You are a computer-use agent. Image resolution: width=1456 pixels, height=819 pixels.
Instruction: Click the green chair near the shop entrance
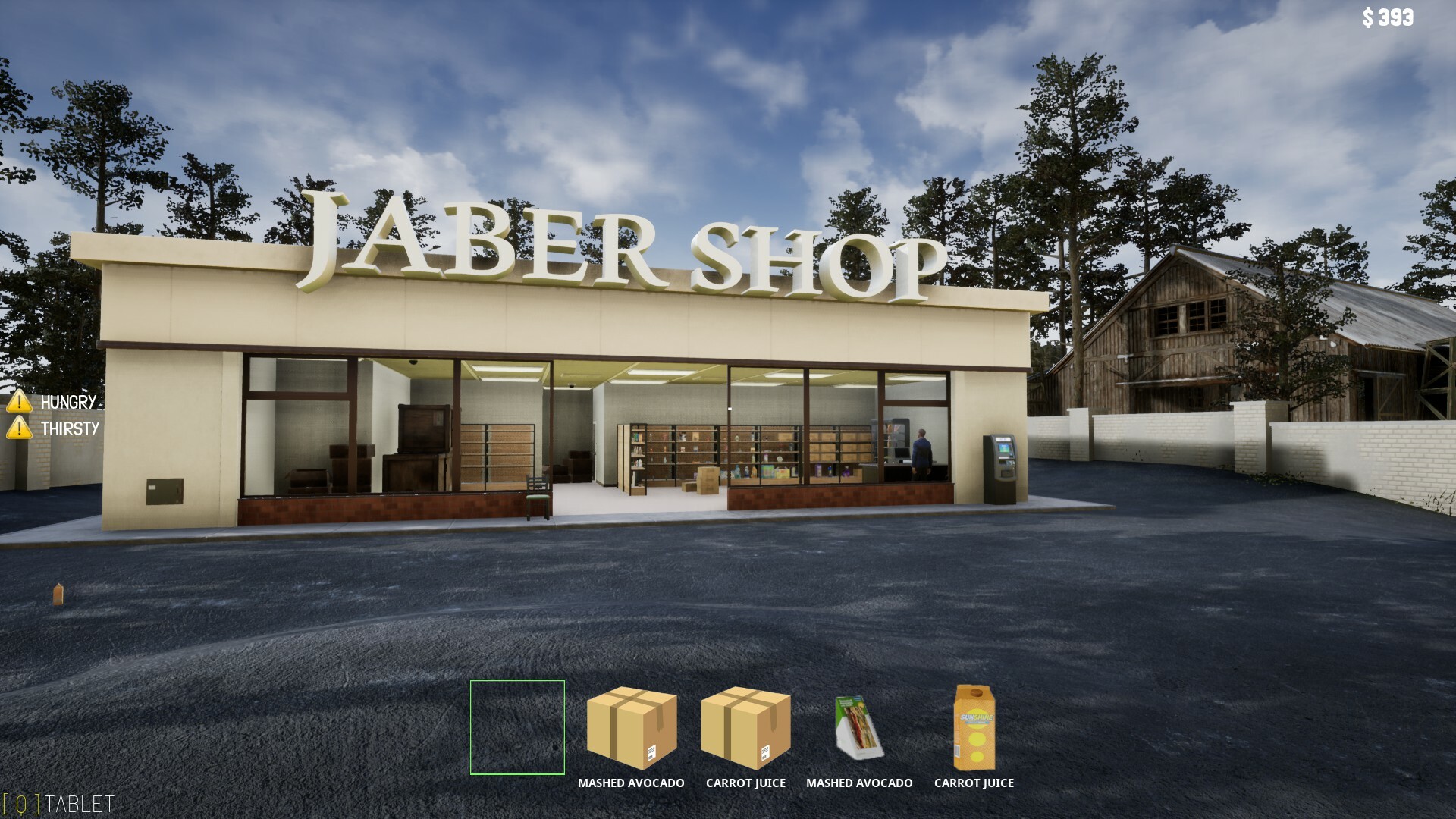[x=538, y=493]
